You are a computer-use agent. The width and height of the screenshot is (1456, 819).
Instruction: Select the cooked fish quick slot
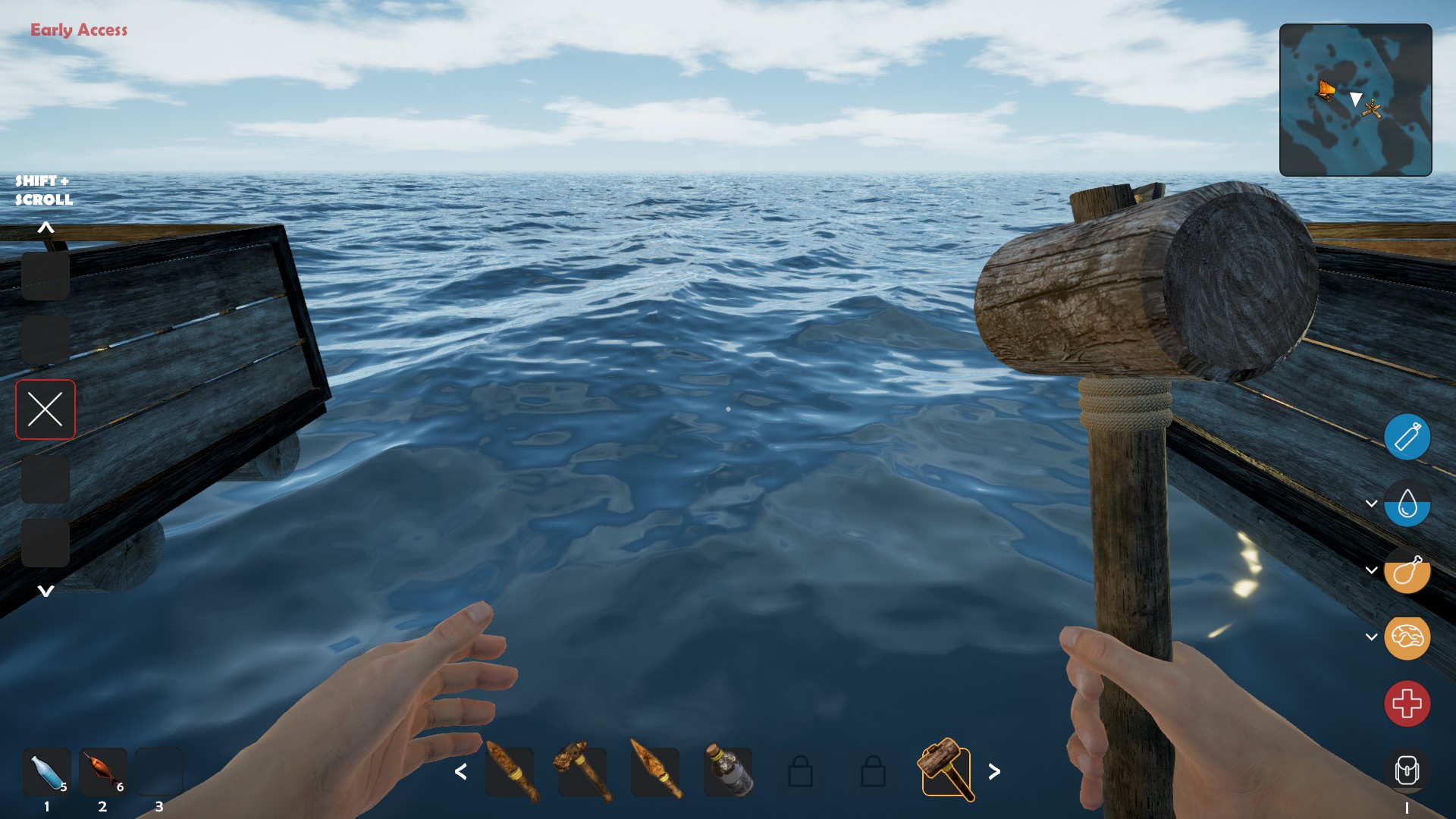pos(103,772)
